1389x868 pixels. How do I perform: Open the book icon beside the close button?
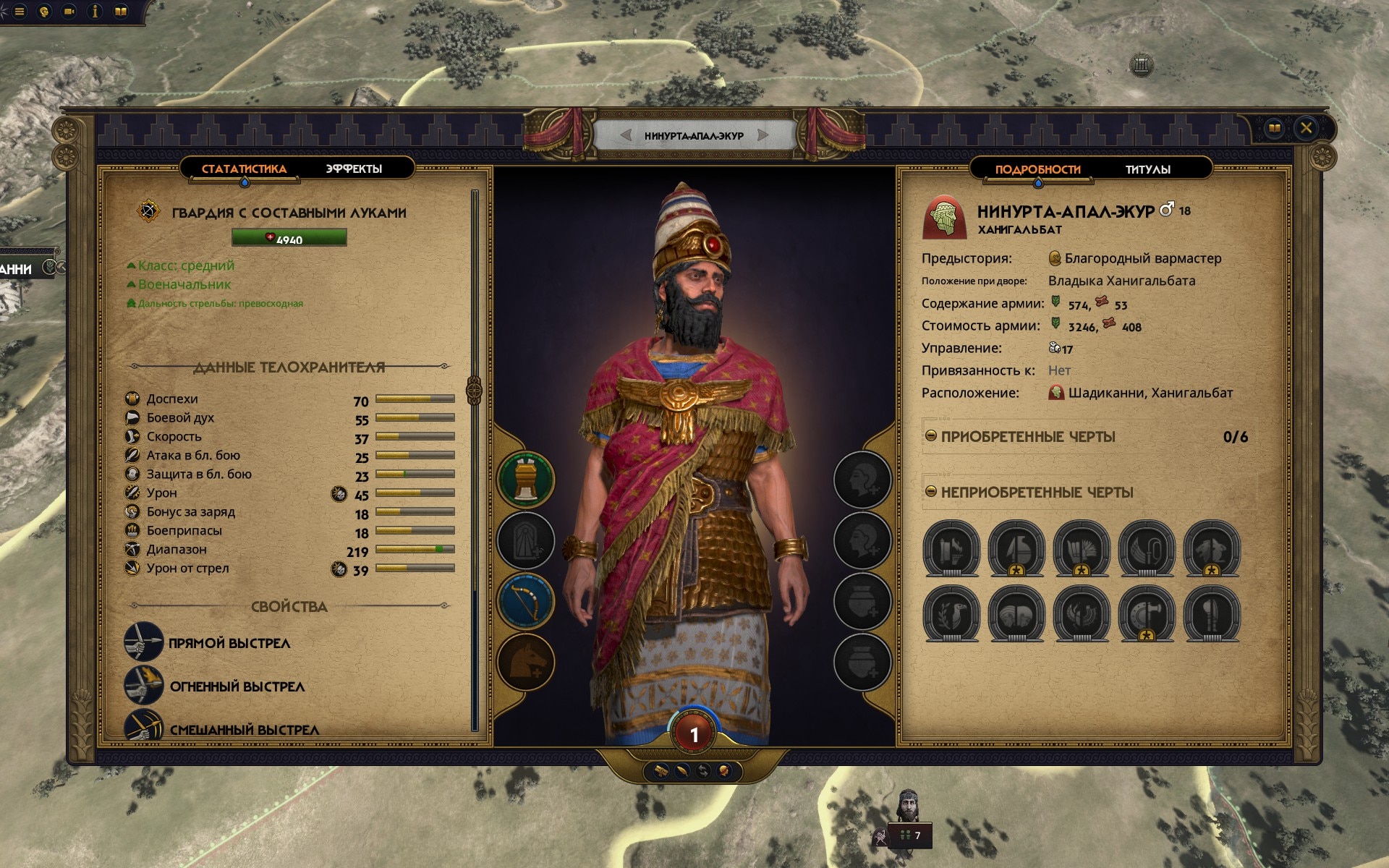[1275, 129]
